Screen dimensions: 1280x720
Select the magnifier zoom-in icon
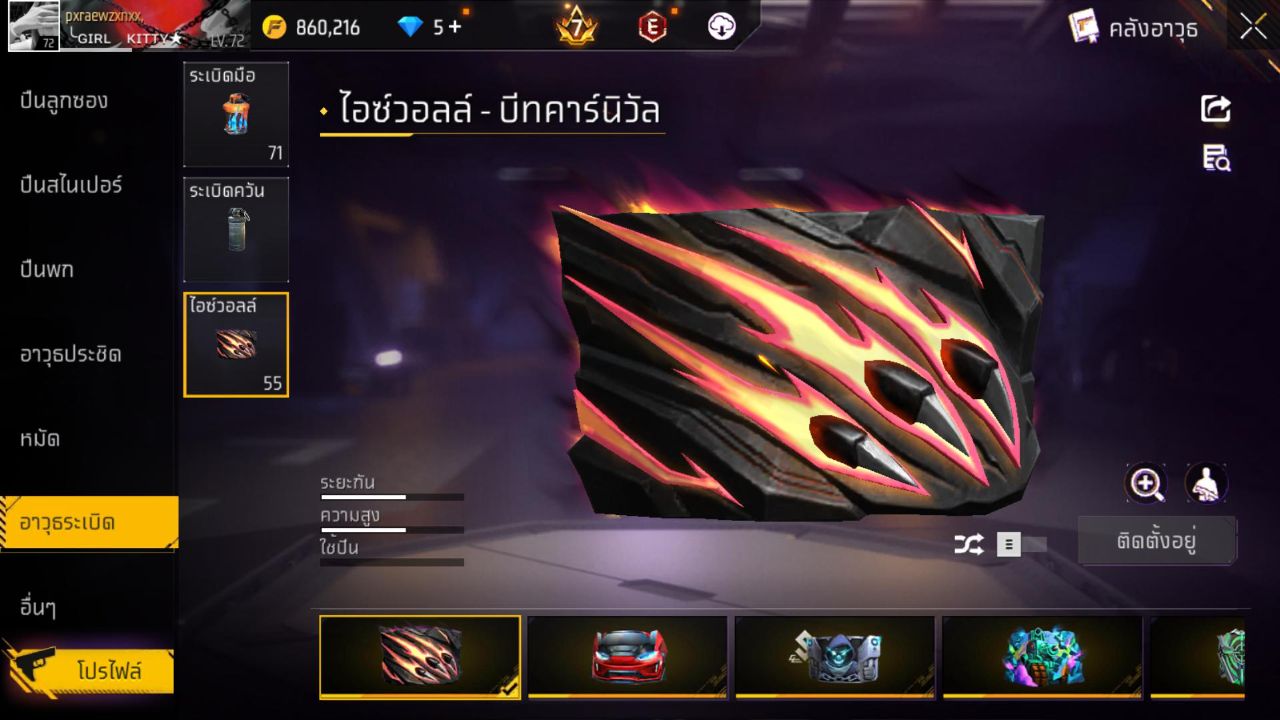click(1146, 484)
